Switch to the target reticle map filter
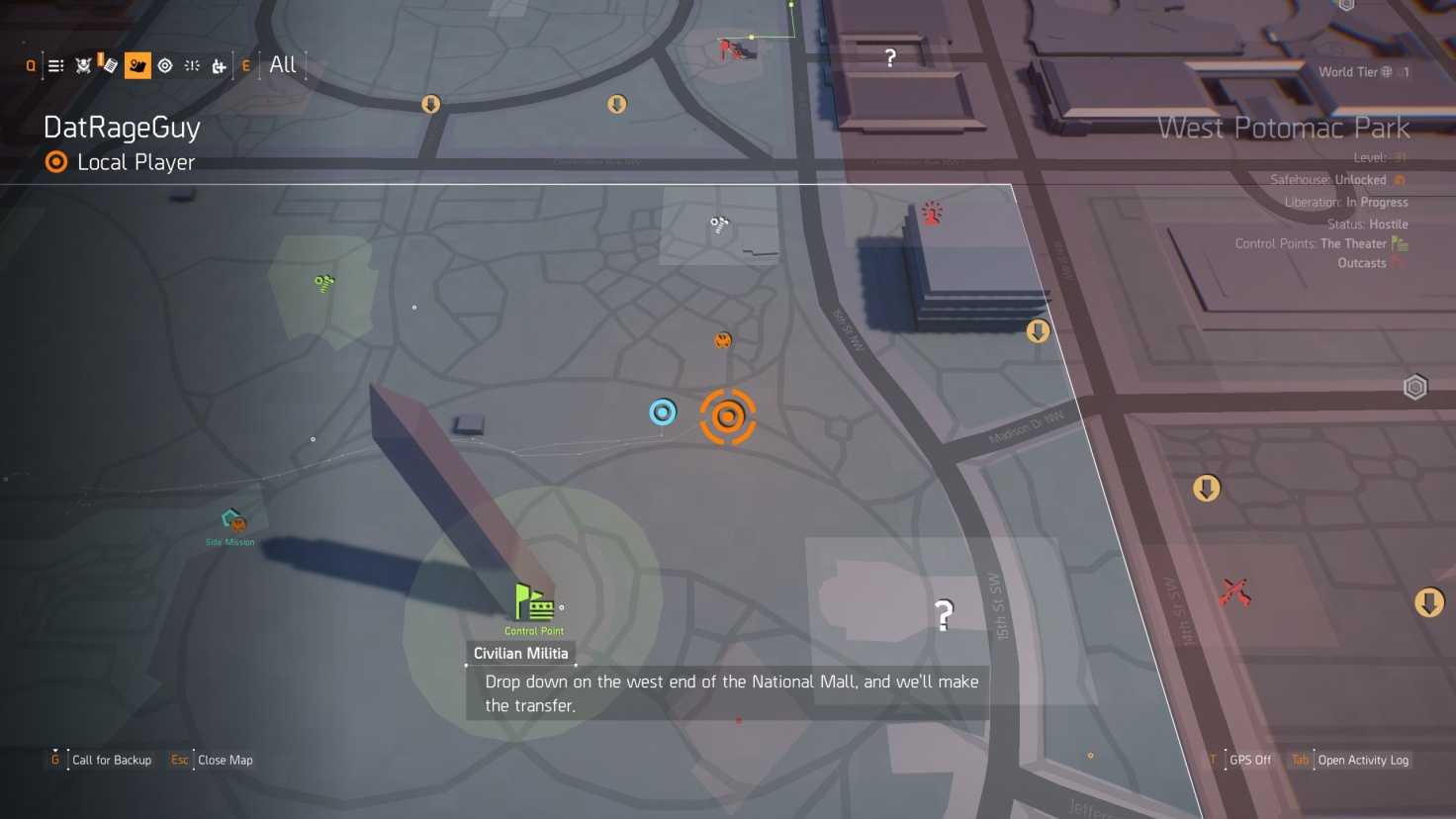The height and width of the screenshot is (819, 1456). pyautogui.click(x=165, y=66)
